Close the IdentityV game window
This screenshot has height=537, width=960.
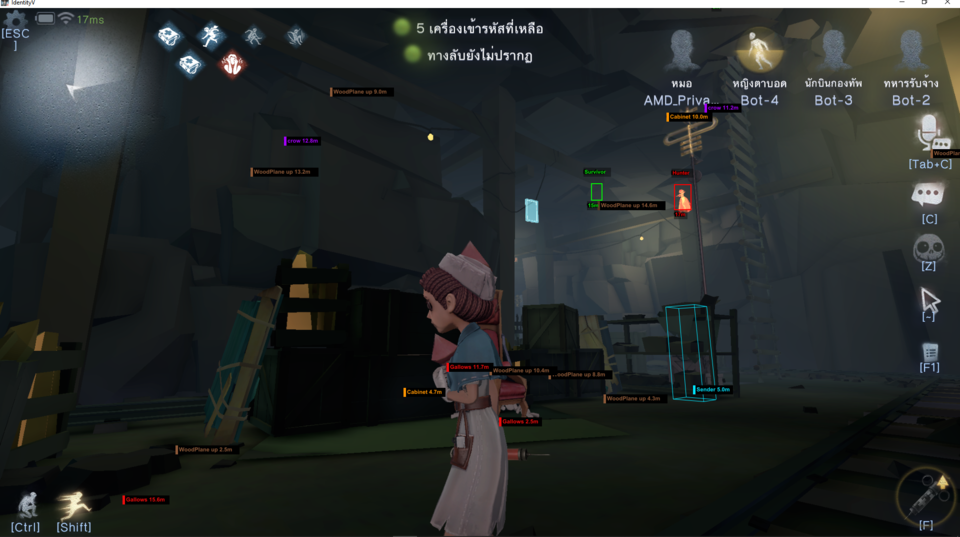(x=947, y=4)
